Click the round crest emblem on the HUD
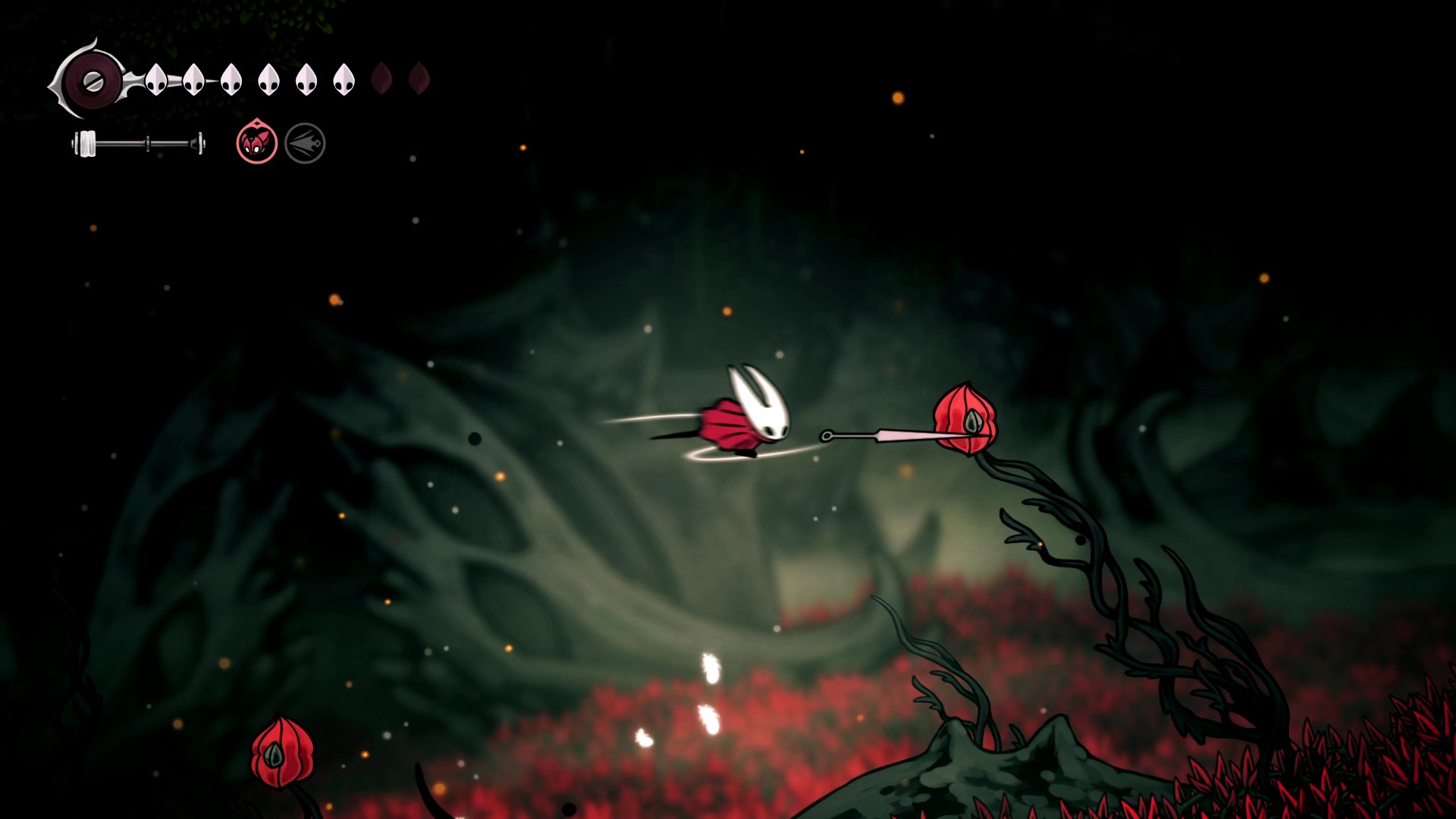Image resolution: width=1456 pixels, height=819 pixels. tap(93, 80)
